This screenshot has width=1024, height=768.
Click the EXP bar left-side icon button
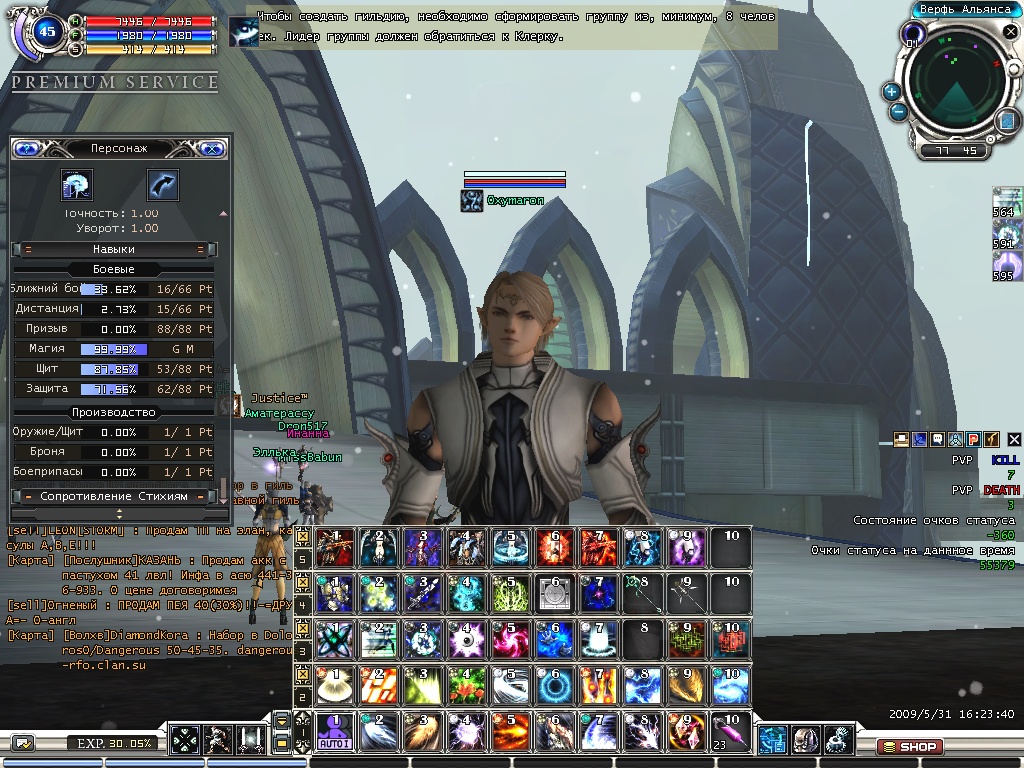(23, 743)
